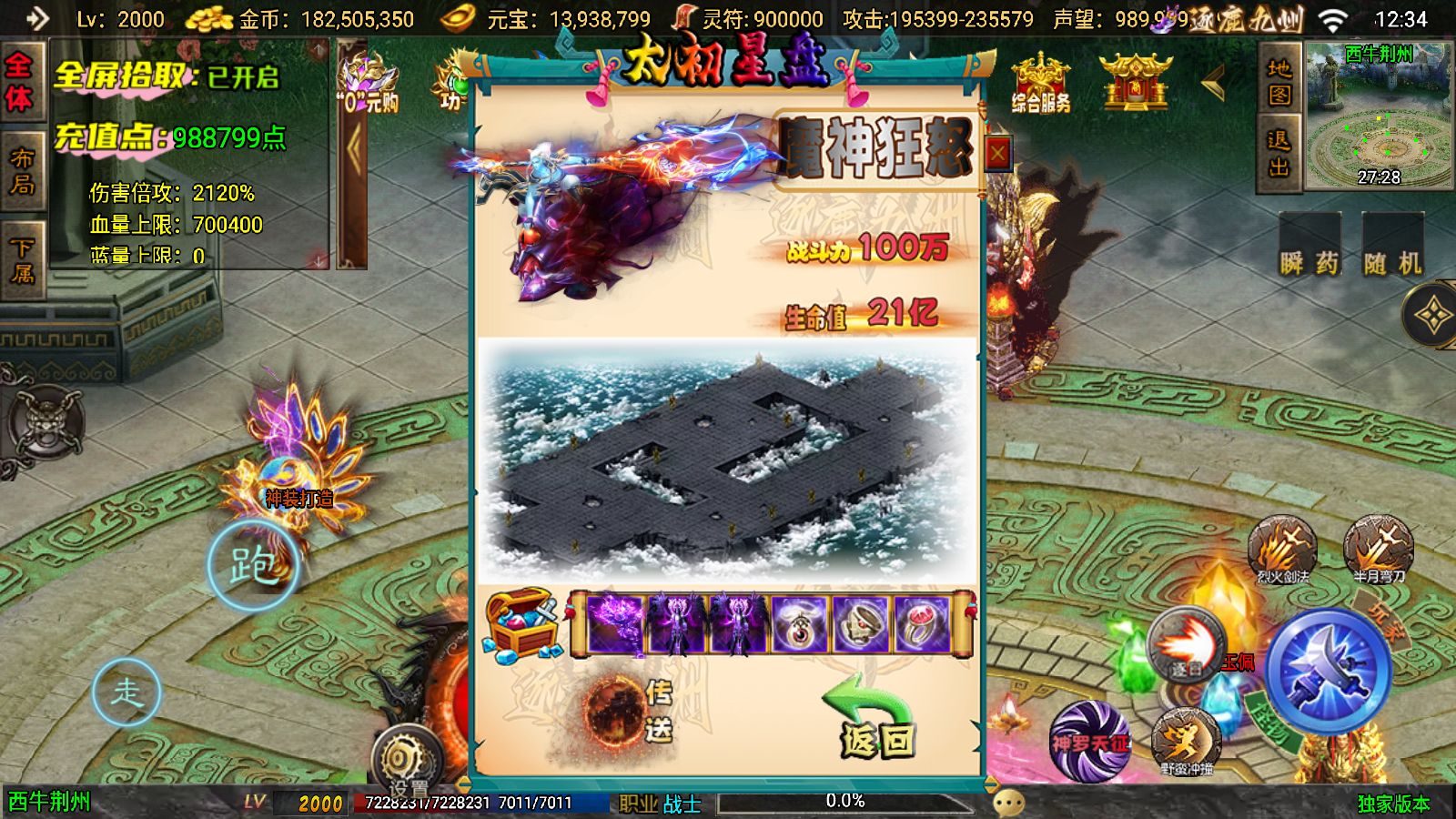
Task: Use the 野蛮冲撞 charge skill
Action: [x=1187, y=742]
